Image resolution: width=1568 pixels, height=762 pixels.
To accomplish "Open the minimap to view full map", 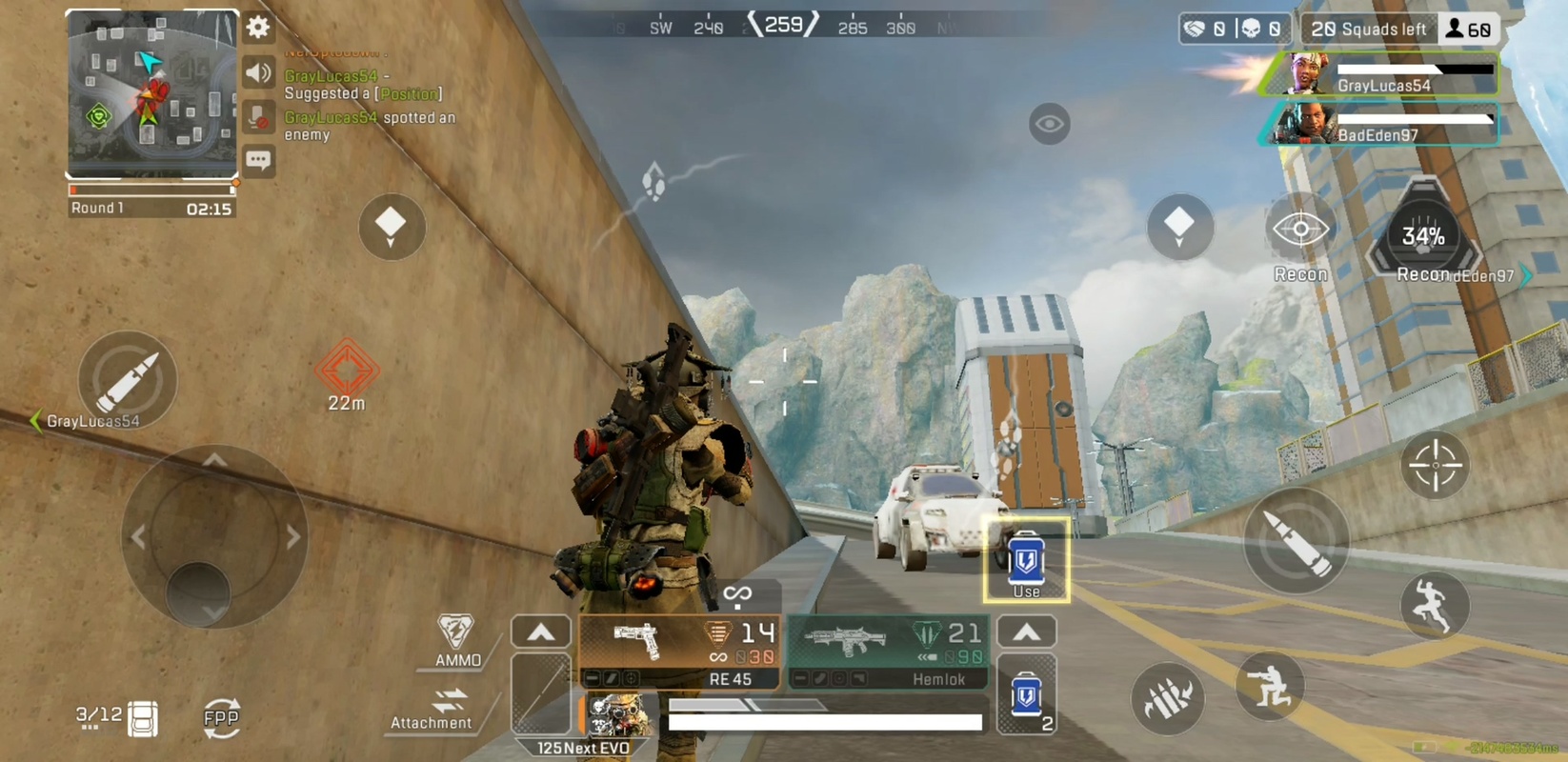I will [x=148, y=95].
